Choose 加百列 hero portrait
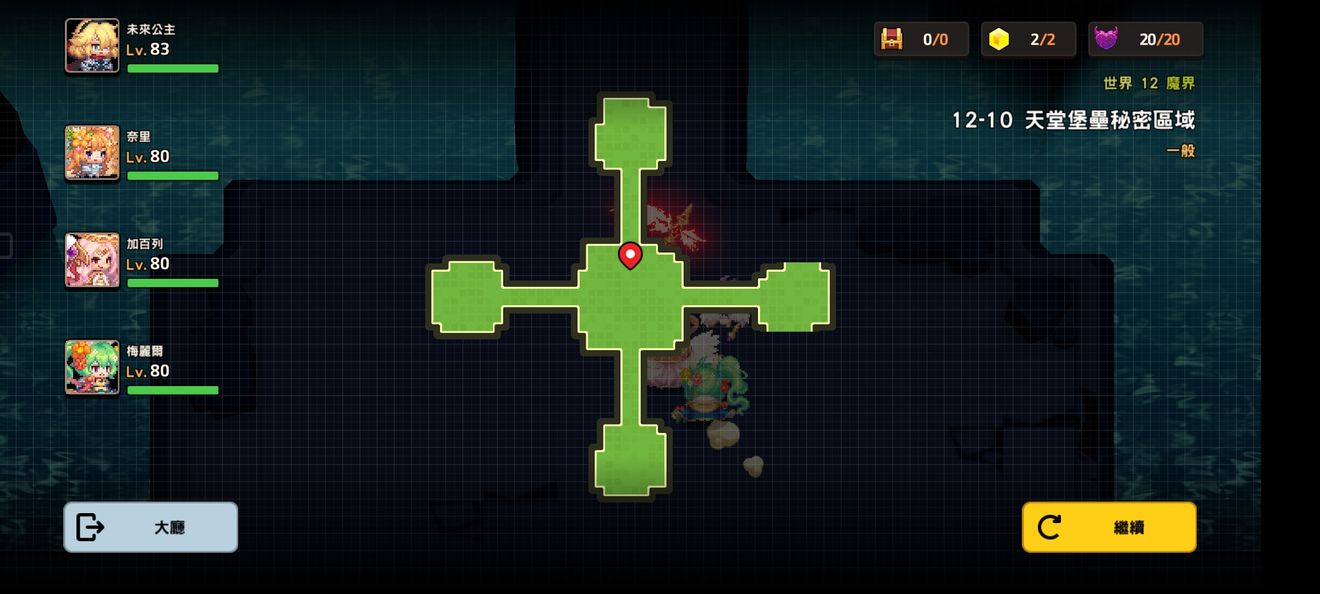Viewport: 1320px width, 594px height. click(92, 260)
